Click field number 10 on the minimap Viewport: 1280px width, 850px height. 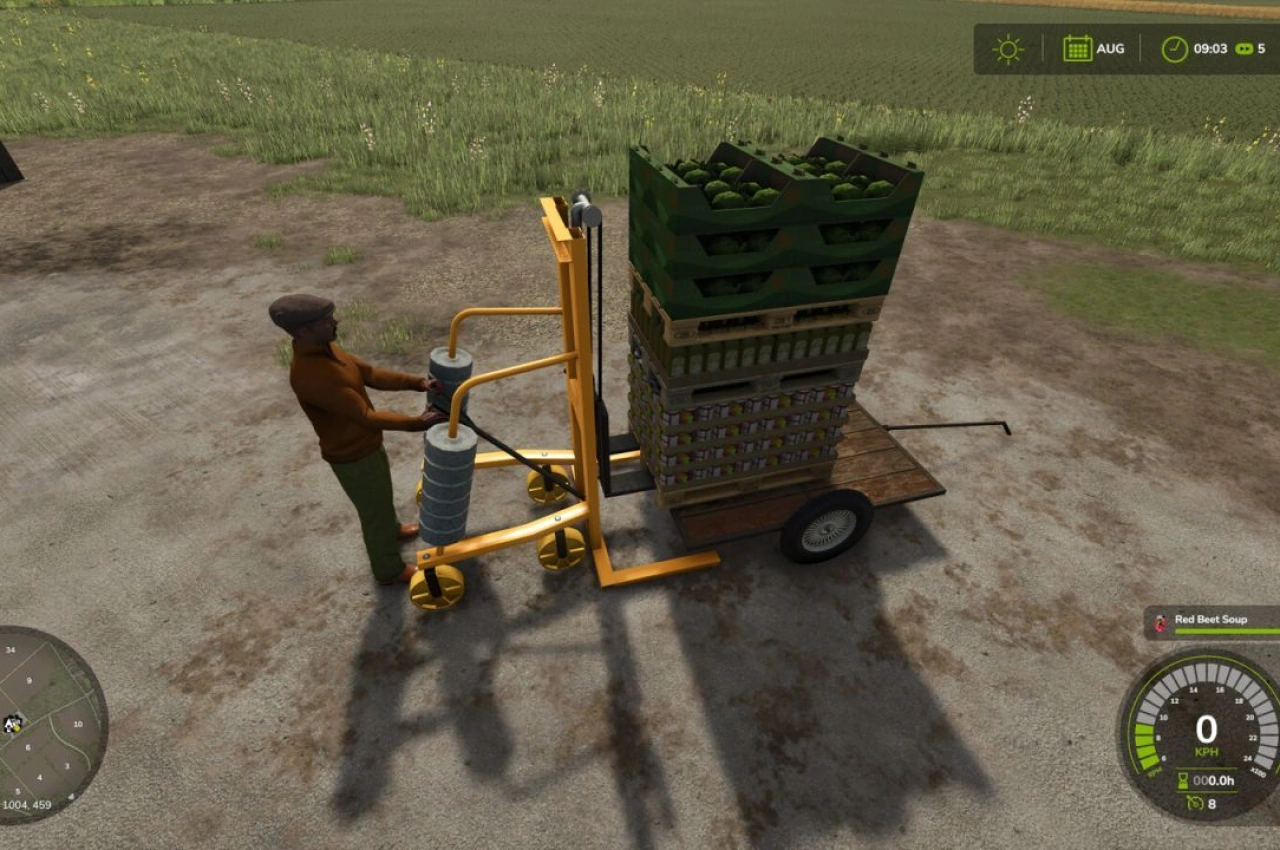tap(79, 723)
